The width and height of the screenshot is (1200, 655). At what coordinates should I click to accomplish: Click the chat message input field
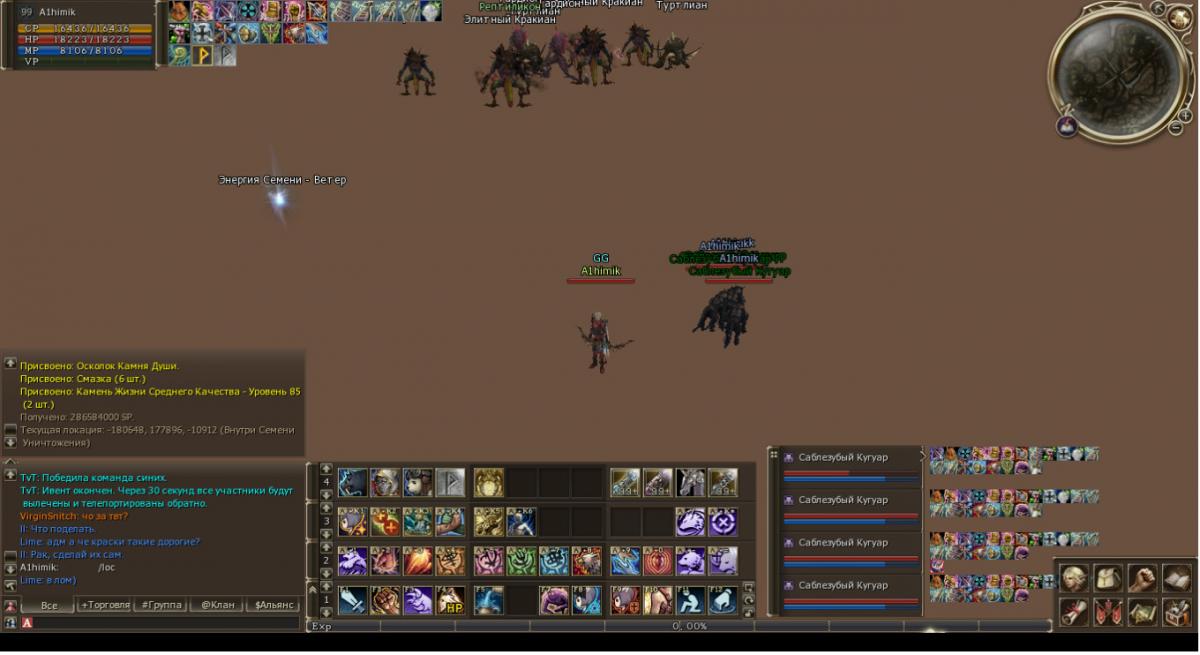160,623
